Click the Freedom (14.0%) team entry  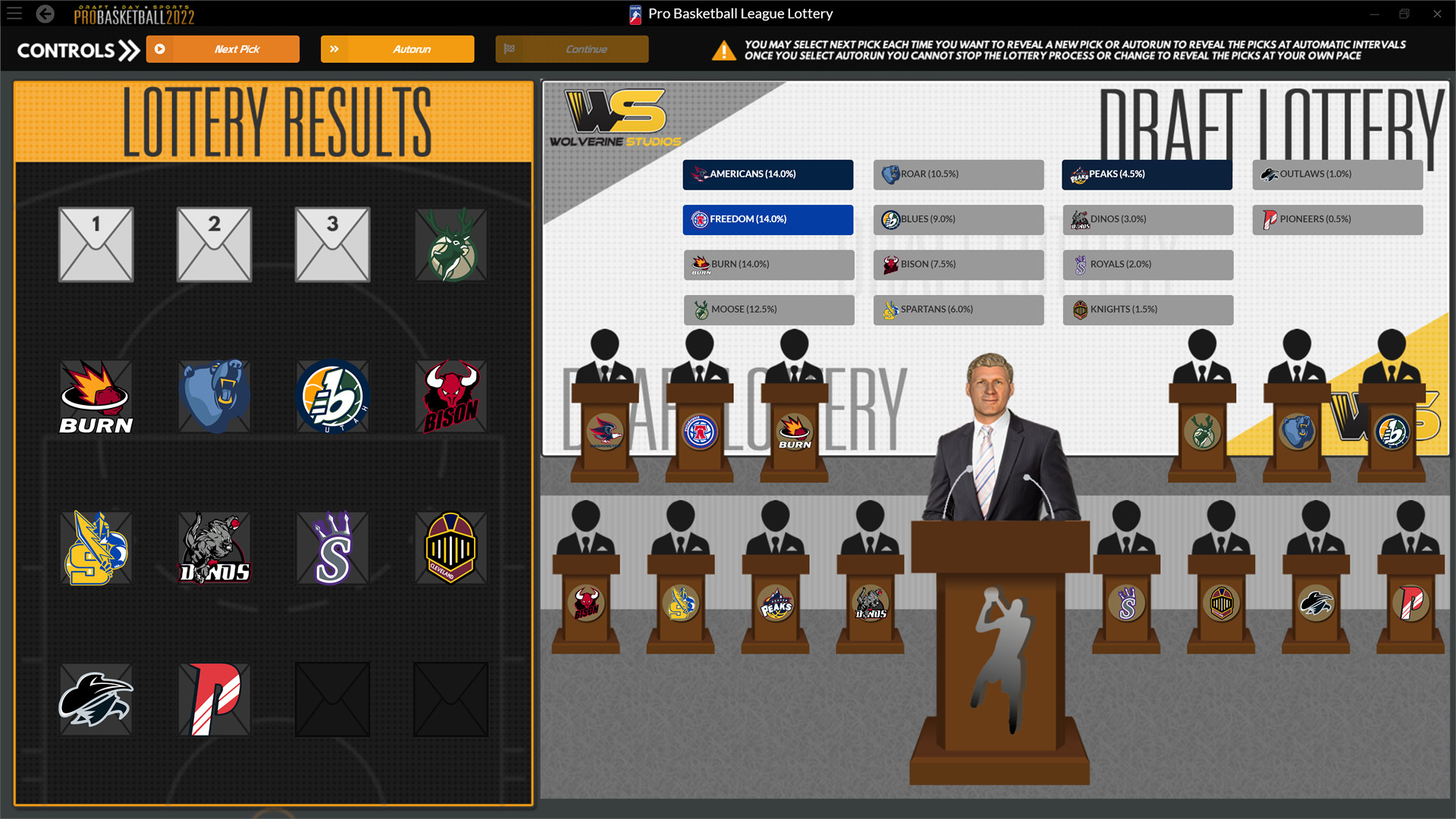[x=767, y=219]
